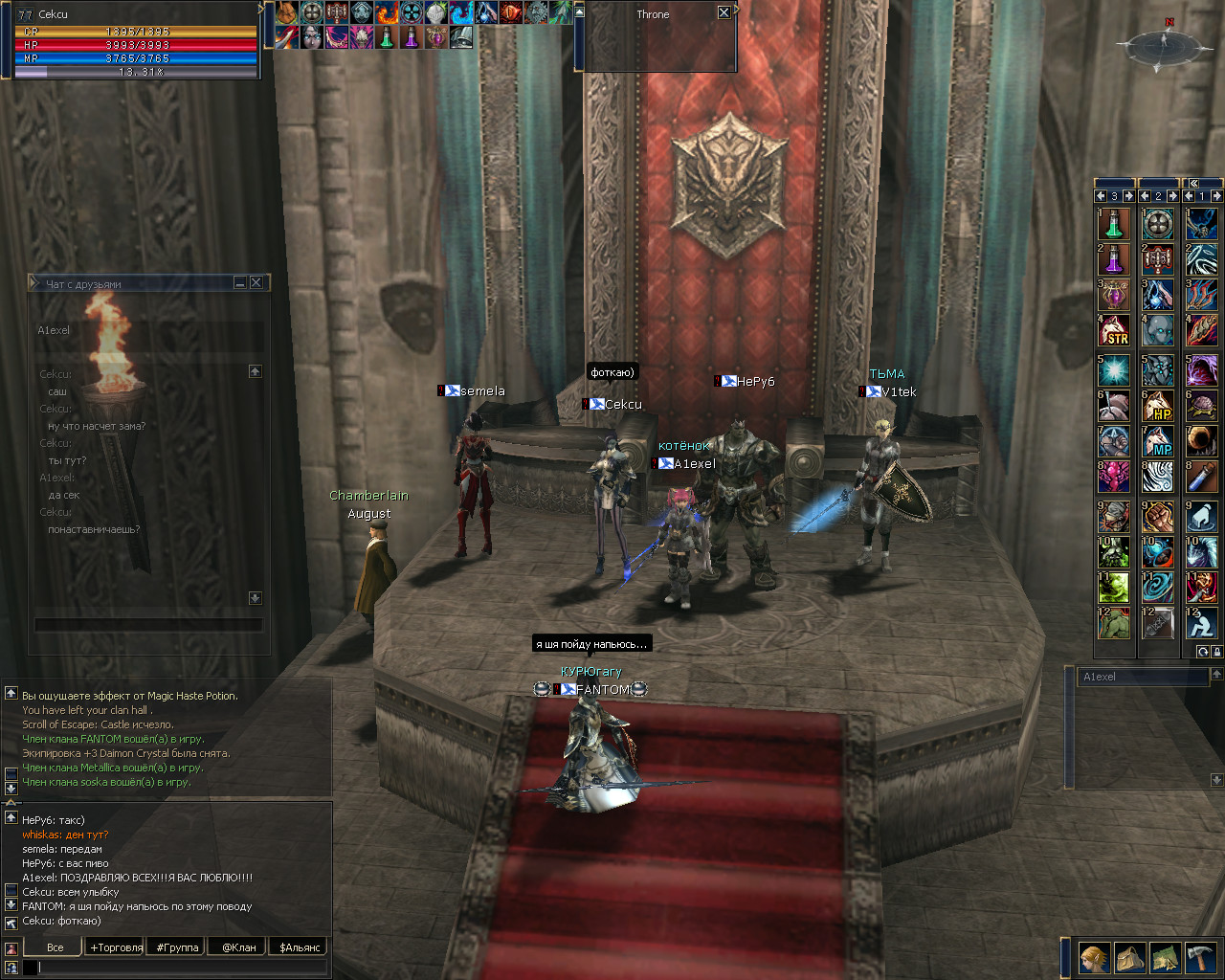Close the friends chat window

[x=256, y=283]
